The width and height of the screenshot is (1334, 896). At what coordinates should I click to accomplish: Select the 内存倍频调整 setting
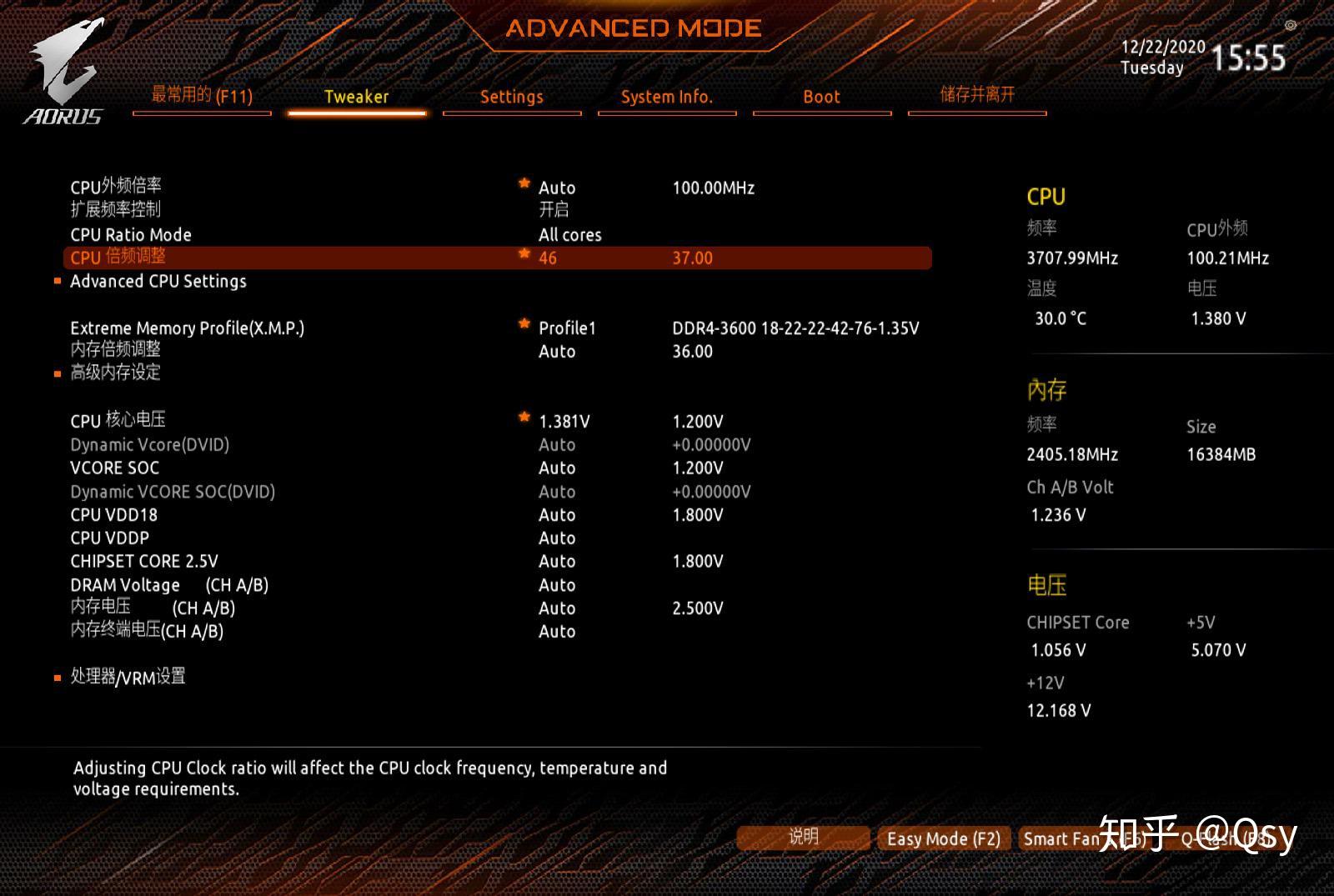[115, 350]
